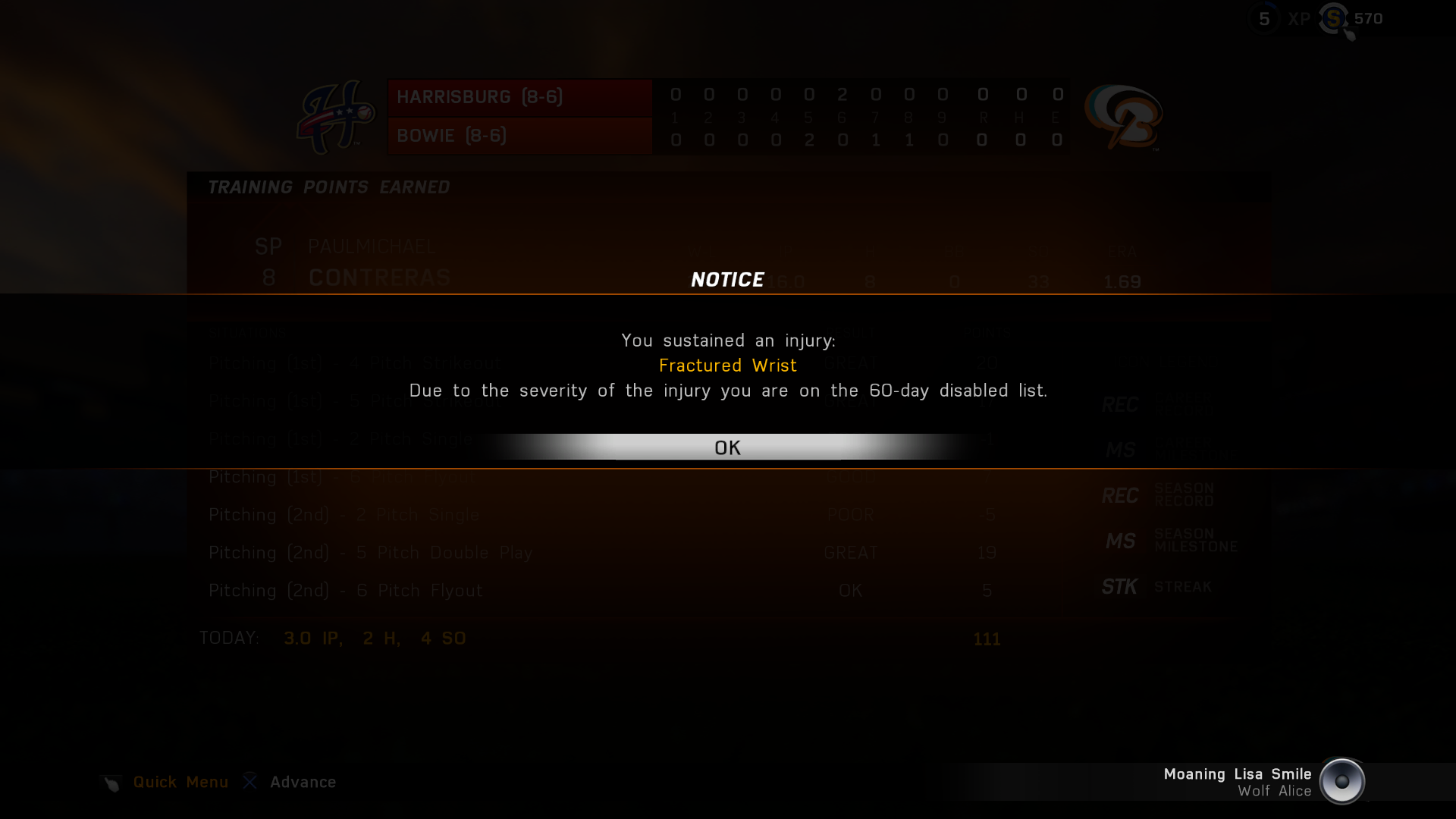1456x819 pixels.
Task: Click Advance at the bottom of the screen
Action: coord(303,782)
